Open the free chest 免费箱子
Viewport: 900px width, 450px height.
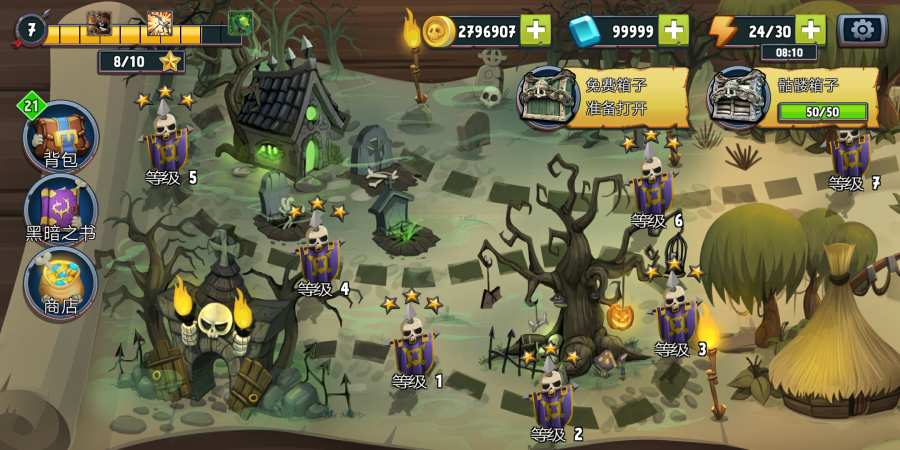(603, 97)
